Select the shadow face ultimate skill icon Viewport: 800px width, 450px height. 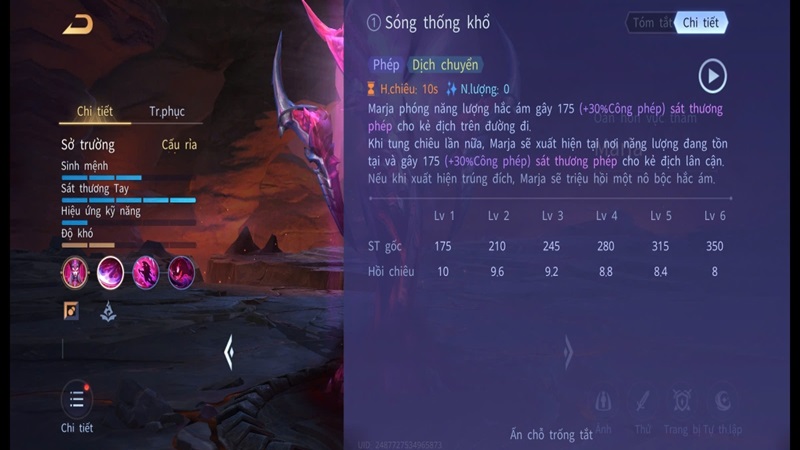(x=180, y=270)
